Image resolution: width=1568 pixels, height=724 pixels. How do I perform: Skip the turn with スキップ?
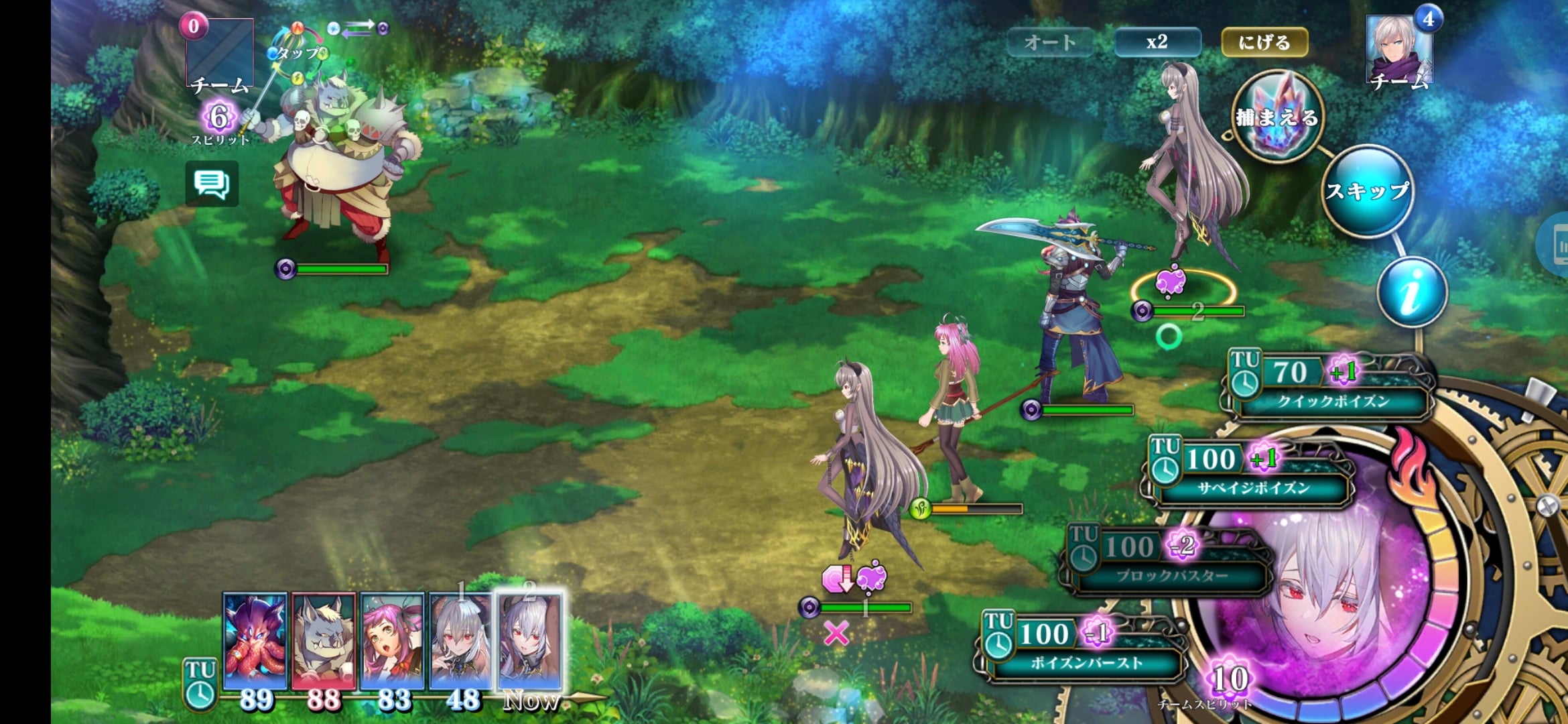(x=1368, y=192)
